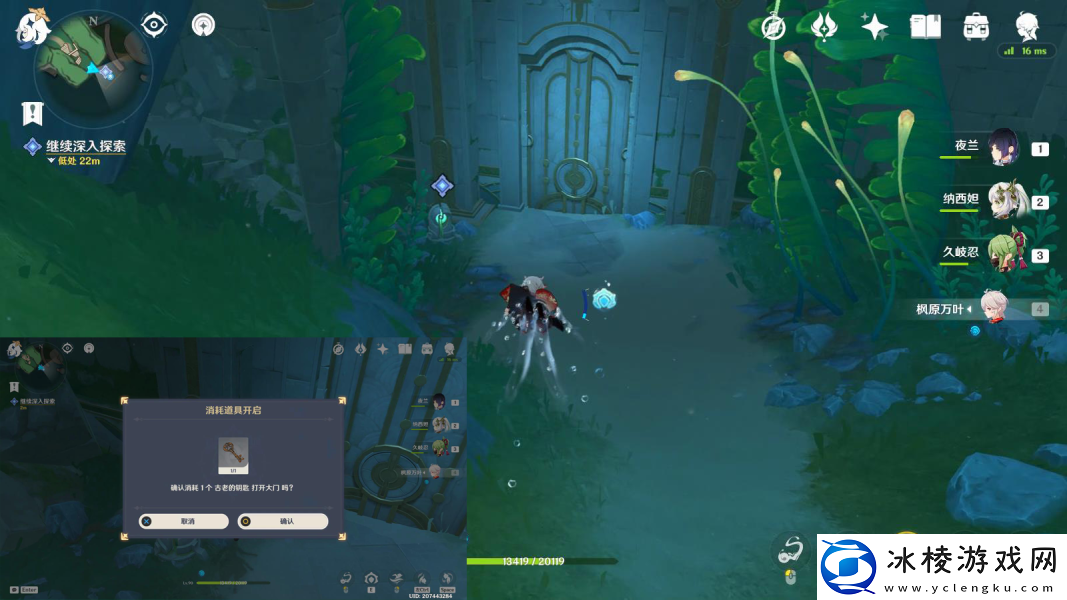This screenshot has width=1067, height=600.
Task: Select the ancient key item in dialog
Action: click(x=233, y=455)
